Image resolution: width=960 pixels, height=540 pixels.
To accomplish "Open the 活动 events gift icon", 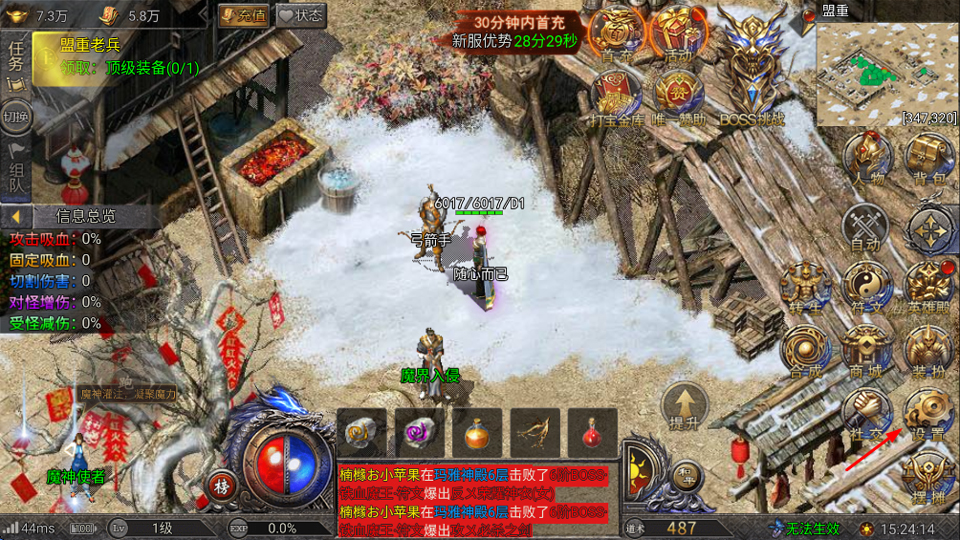I will pos(678,35).
